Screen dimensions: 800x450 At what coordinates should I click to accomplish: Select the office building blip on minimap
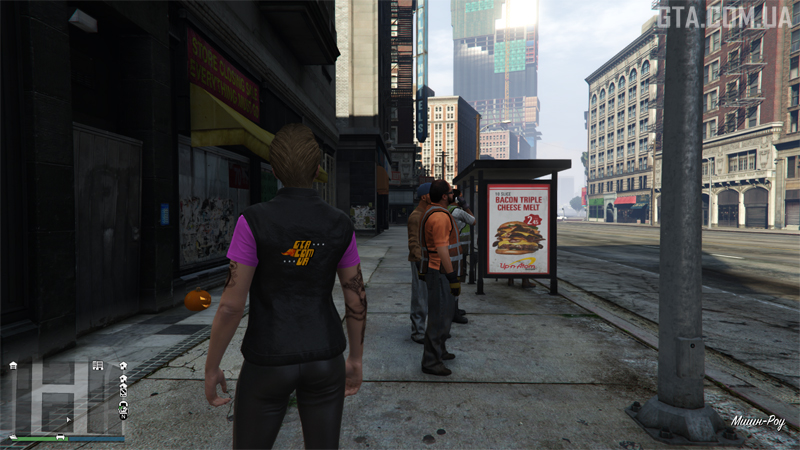click(97, 365)
